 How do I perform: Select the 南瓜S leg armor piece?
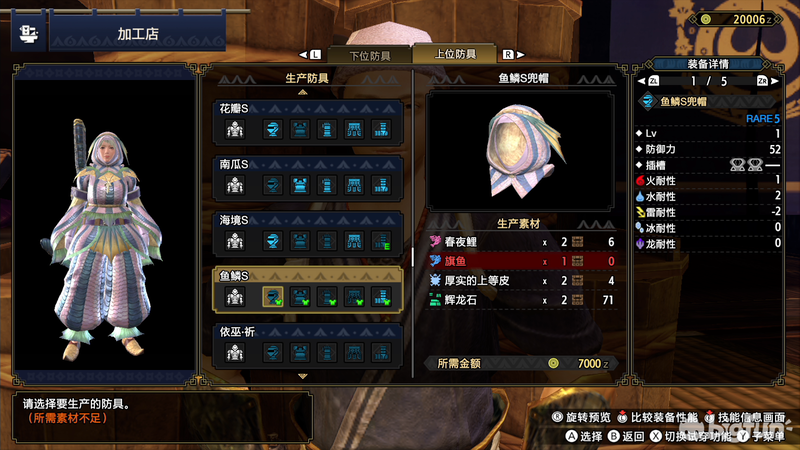381,184
